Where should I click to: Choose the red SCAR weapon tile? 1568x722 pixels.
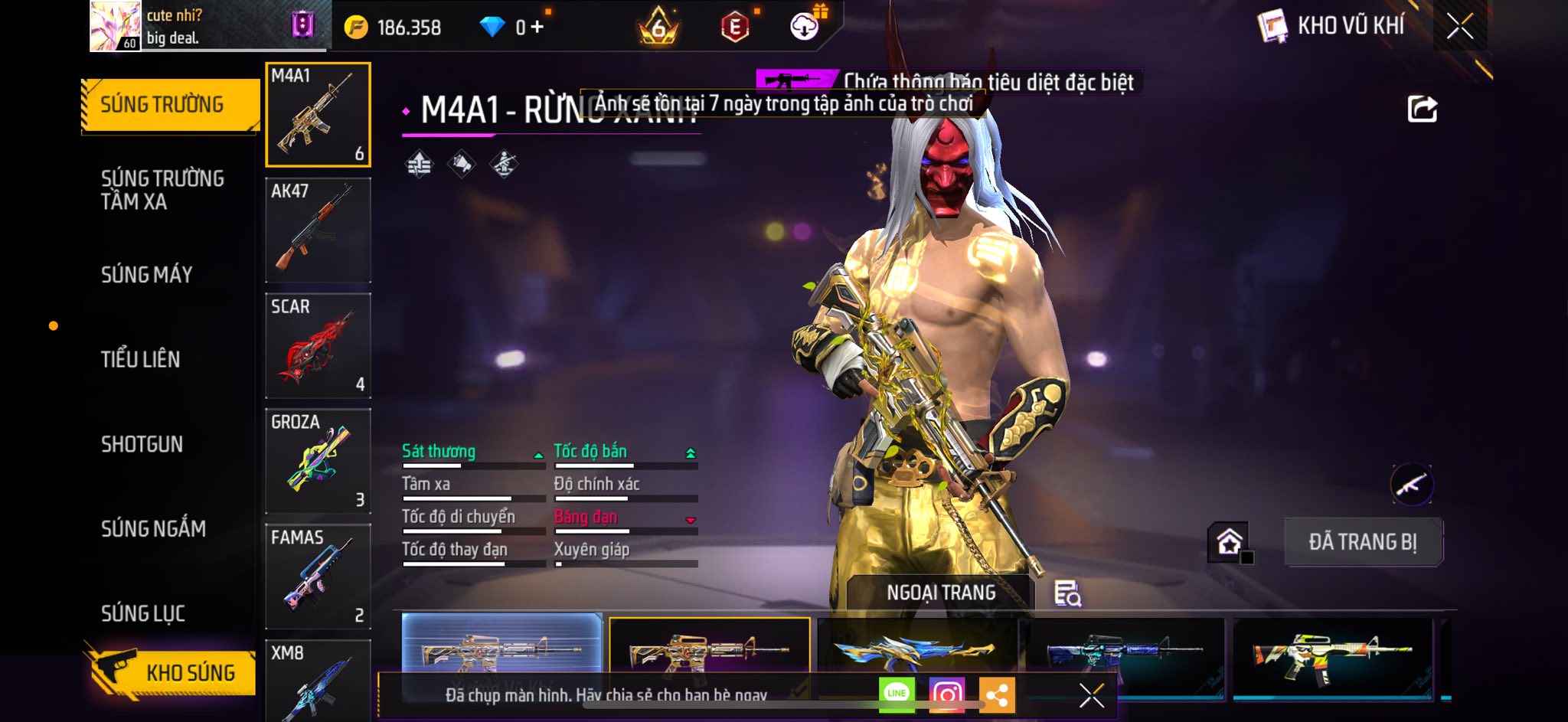coord(318,345)
